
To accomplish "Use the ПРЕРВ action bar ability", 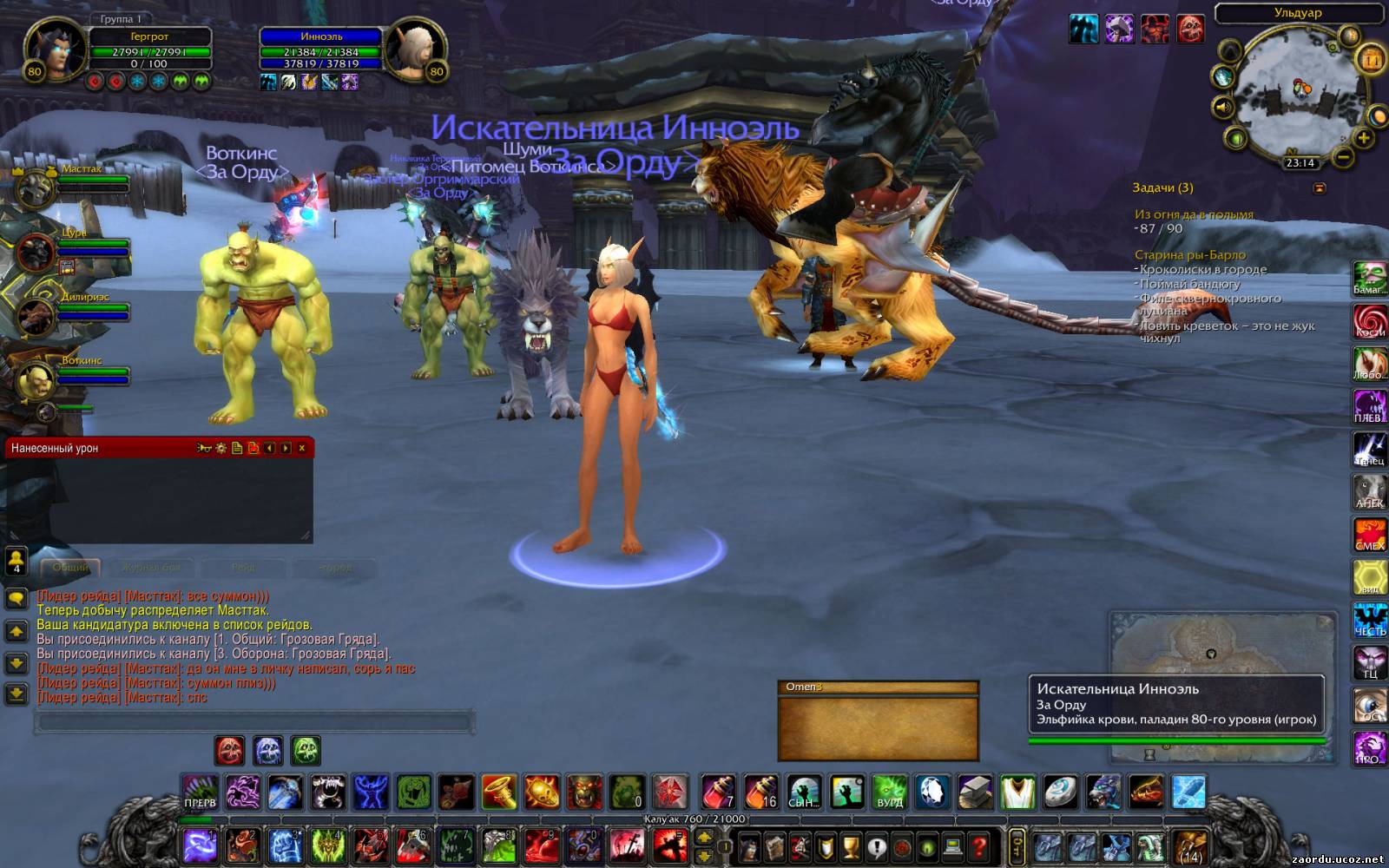I will 200,792.
